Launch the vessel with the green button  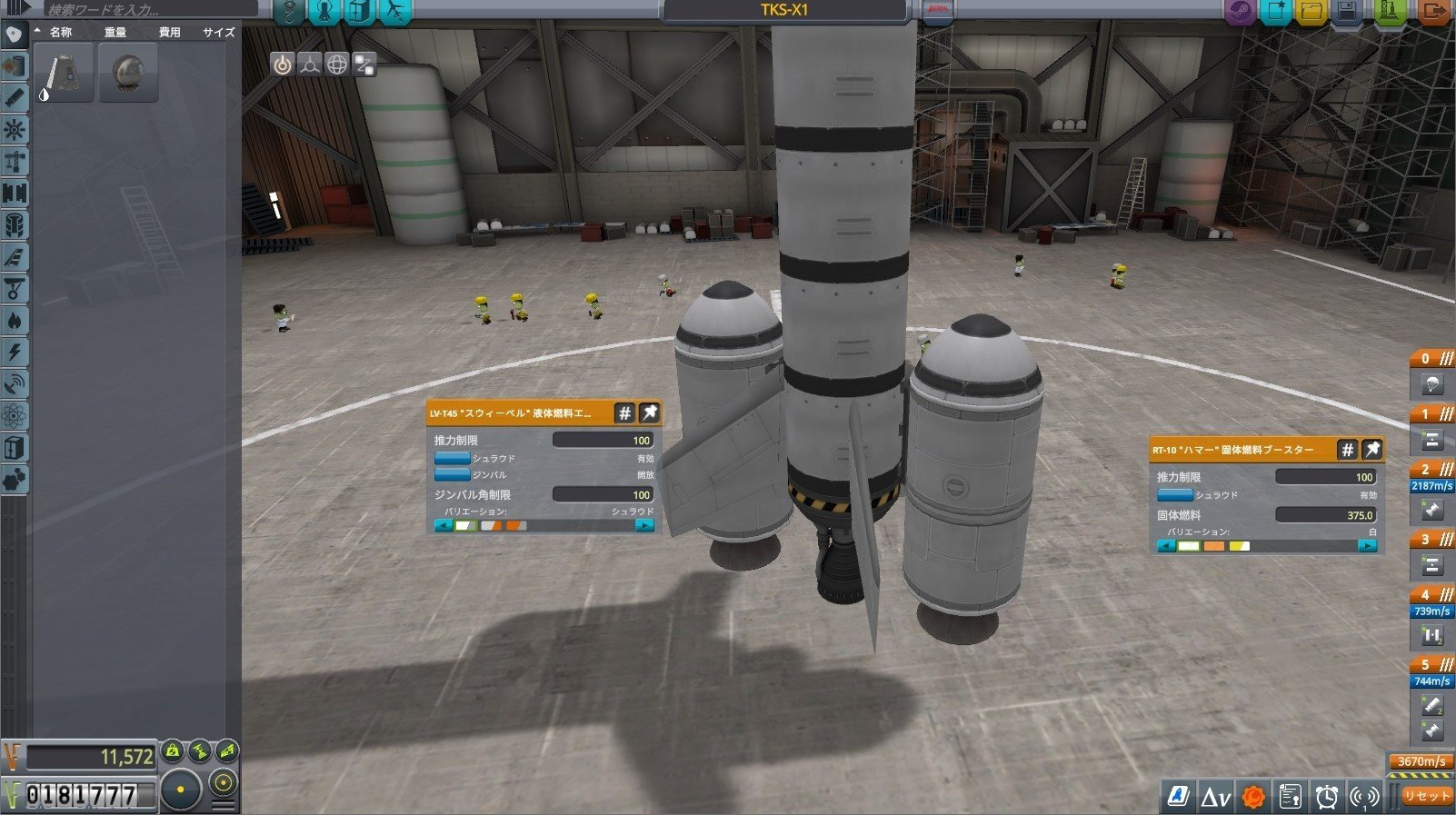[1390, 11]
